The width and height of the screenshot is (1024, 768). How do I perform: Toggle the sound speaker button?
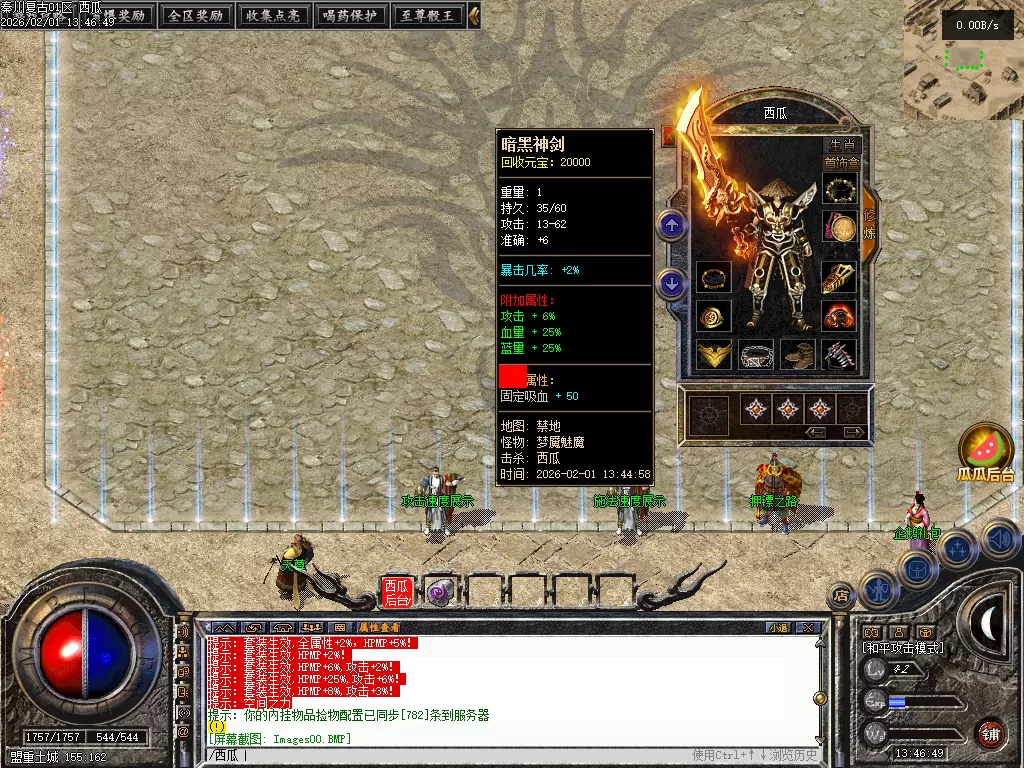pos(999,539)
